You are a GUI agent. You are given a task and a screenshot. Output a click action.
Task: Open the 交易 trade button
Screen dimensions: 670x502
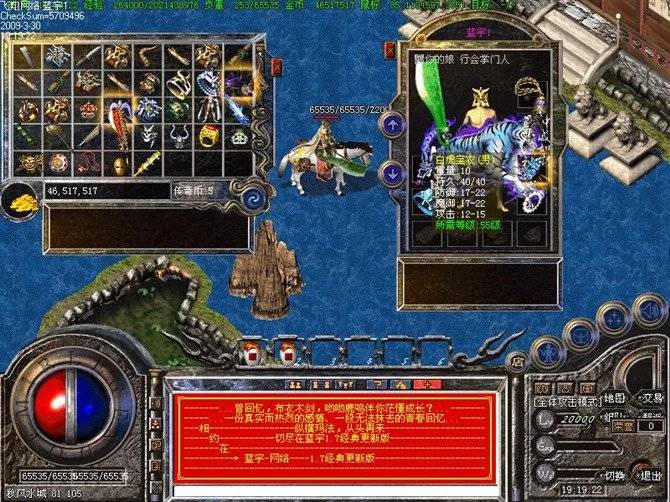coord(651,398)
